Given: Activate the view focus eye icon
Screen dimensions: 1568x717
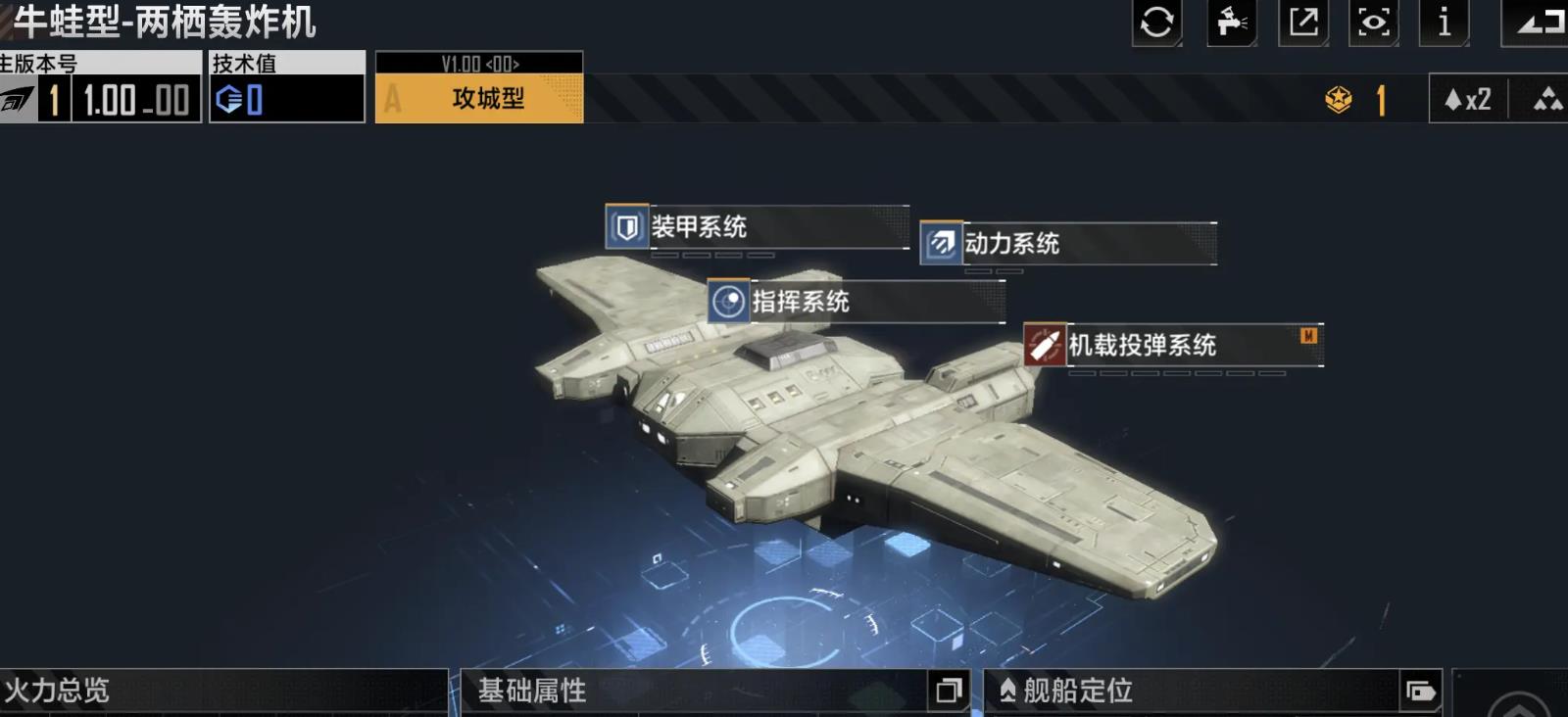Looking at the screenshot, I should pos(1373,24).
